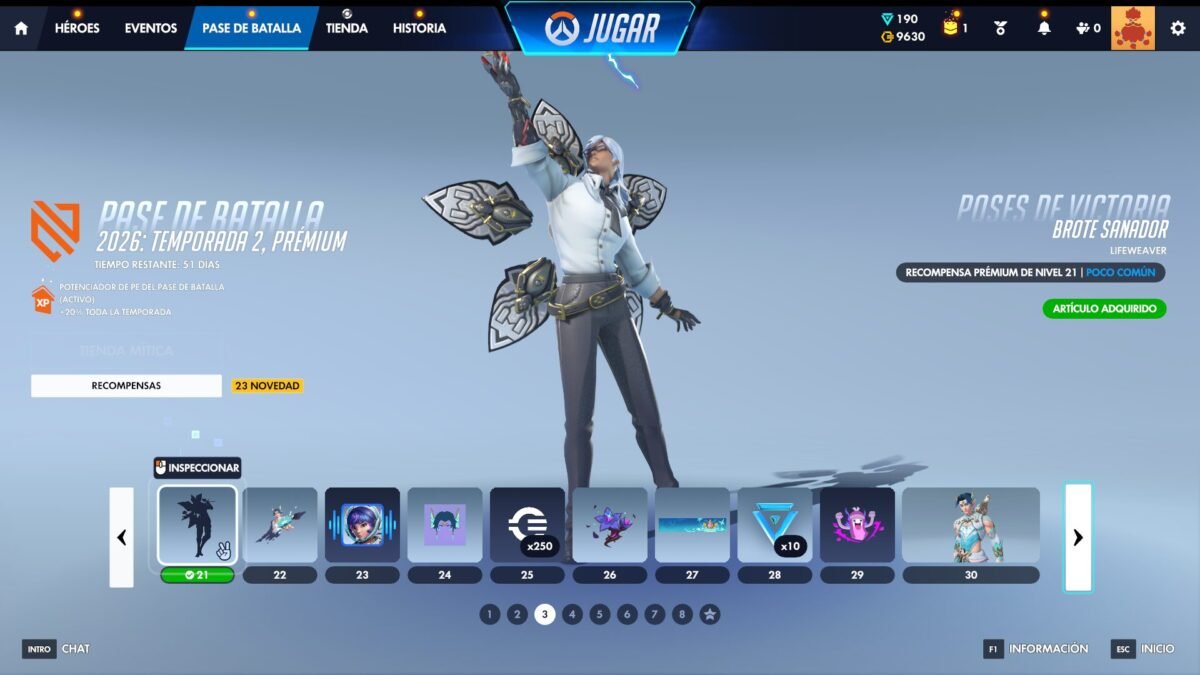The image size is (1200, 675).
Task: Open the Historia tab
Action: [419, 28]
